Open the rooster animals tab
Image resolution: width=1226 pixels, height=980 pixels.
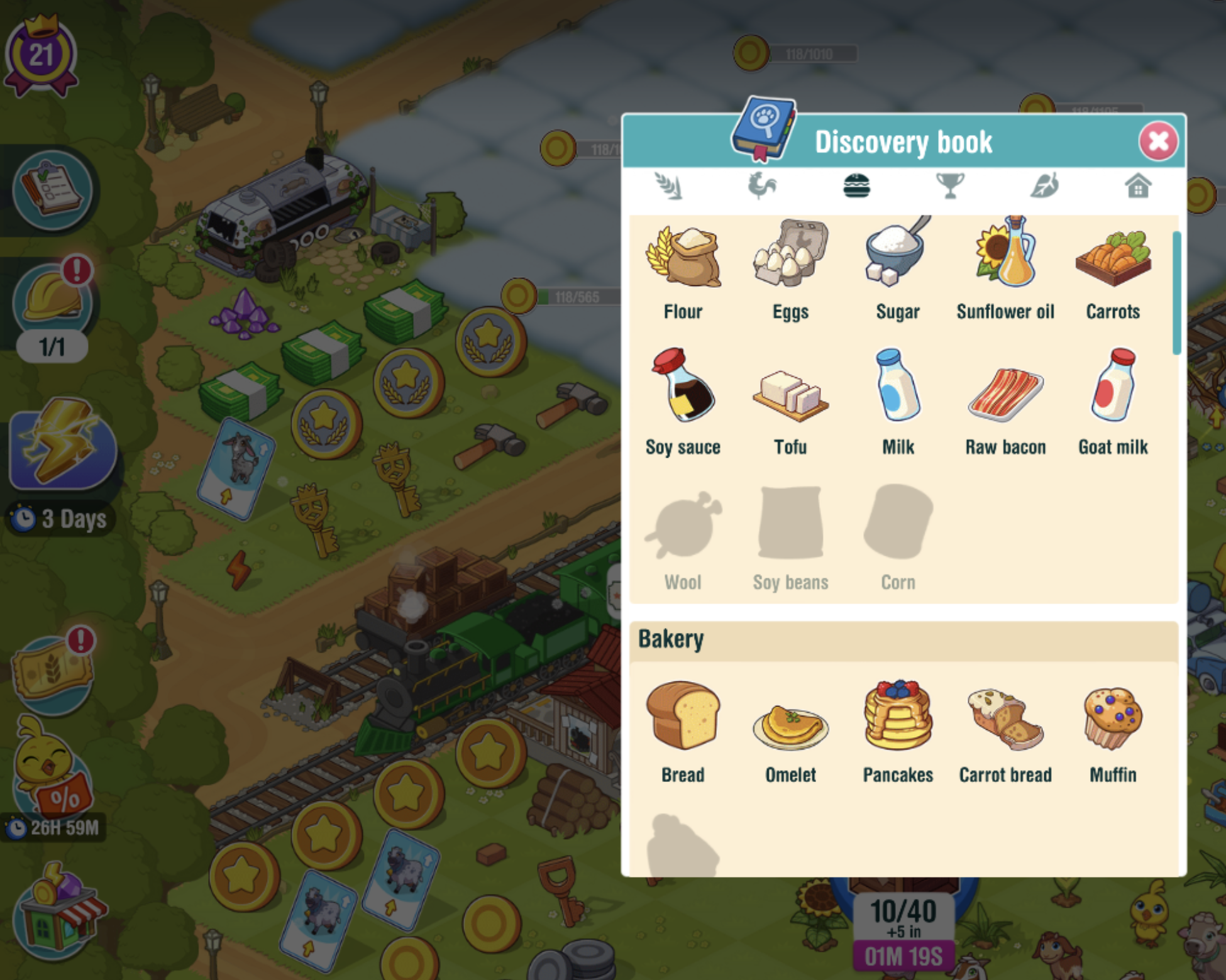(762, 186)
